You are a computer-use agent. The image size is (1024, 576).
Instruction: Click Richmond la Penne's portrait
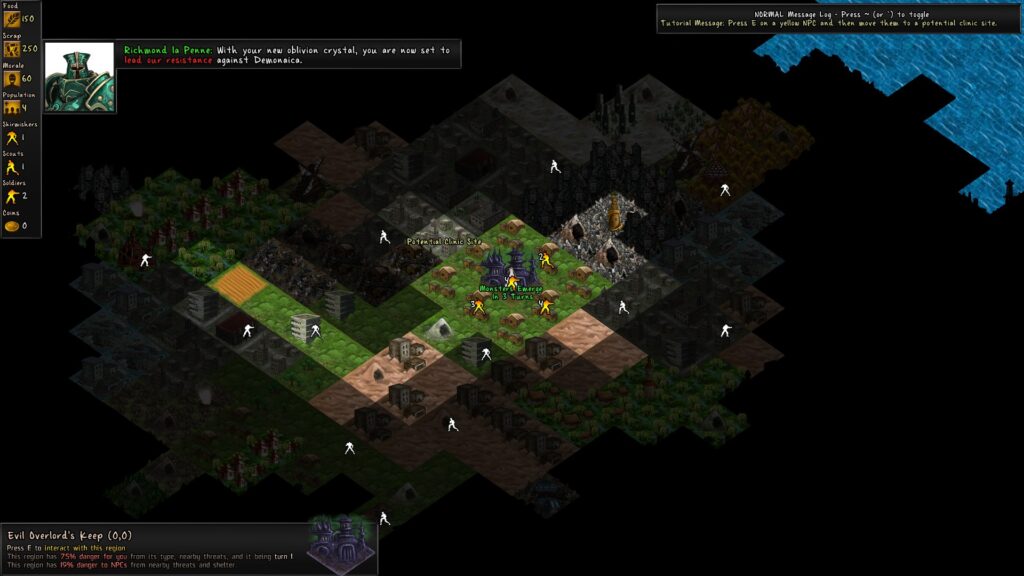(79, 76)
